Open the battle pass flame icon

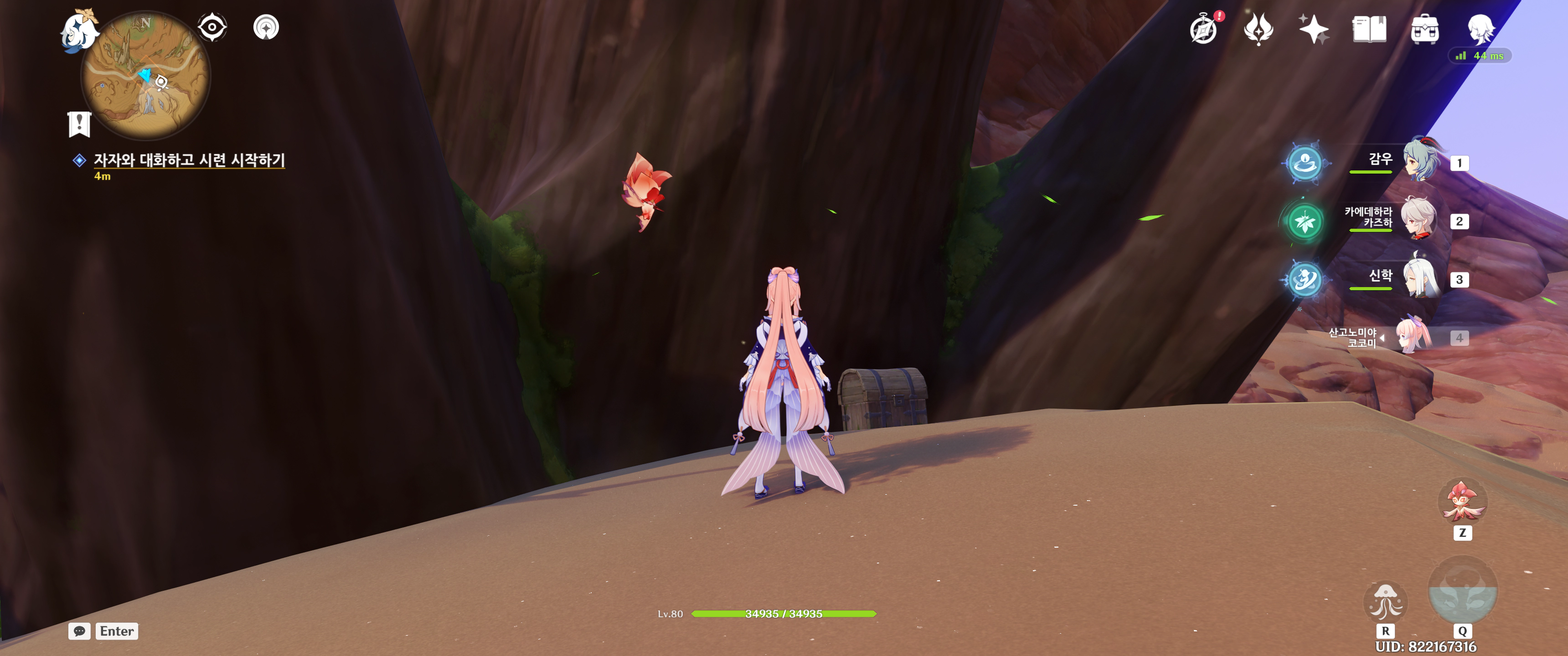point(1258,29)
